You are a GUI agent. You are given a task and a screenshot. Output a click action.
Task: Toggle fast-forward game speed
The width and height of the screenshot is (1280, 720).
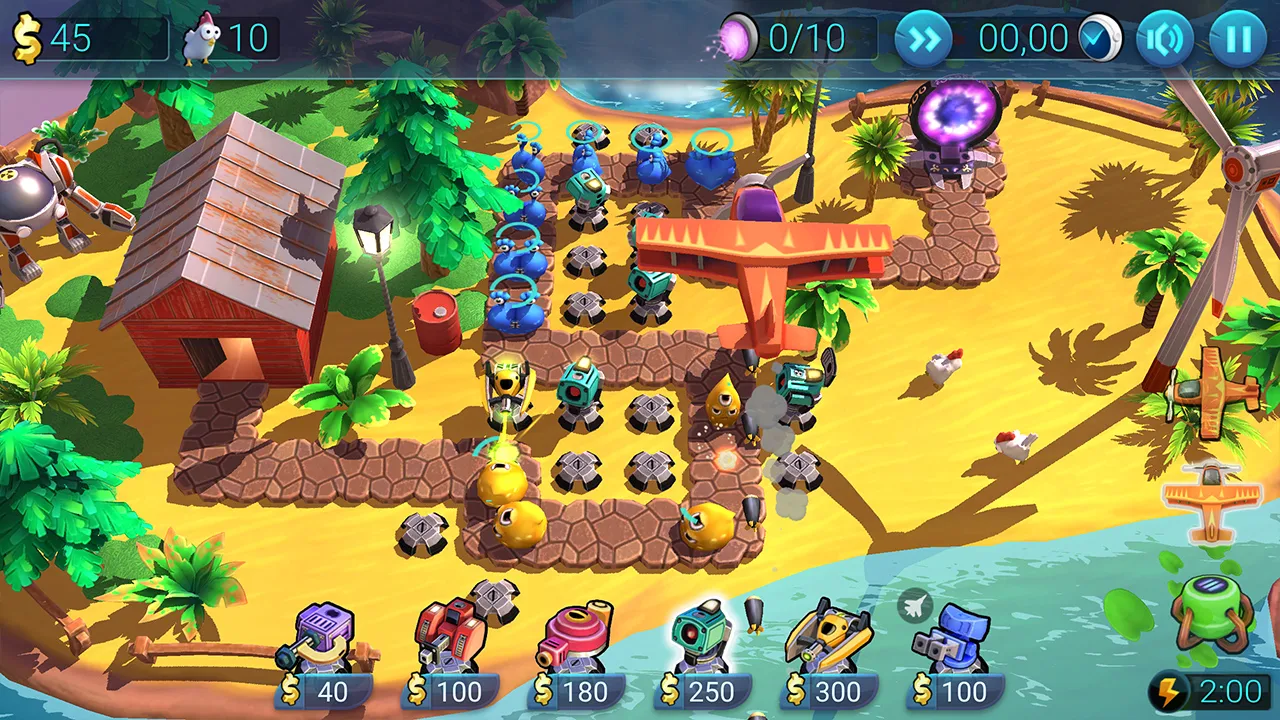pyautogui.click(x=923, y=38)
